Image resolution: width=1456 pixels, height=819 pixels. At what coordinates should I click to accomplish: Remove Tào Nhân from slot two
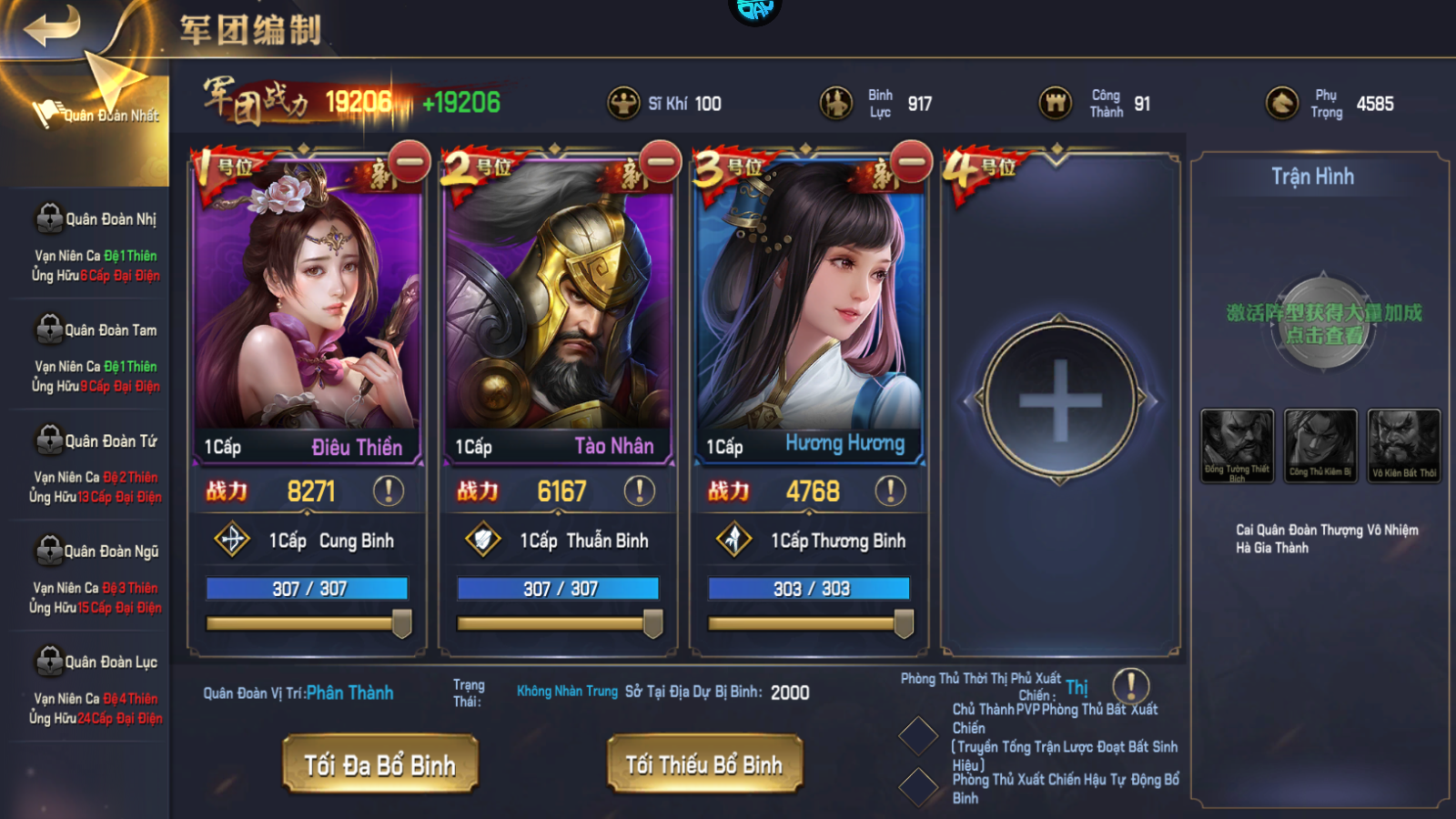click(661, 163)
